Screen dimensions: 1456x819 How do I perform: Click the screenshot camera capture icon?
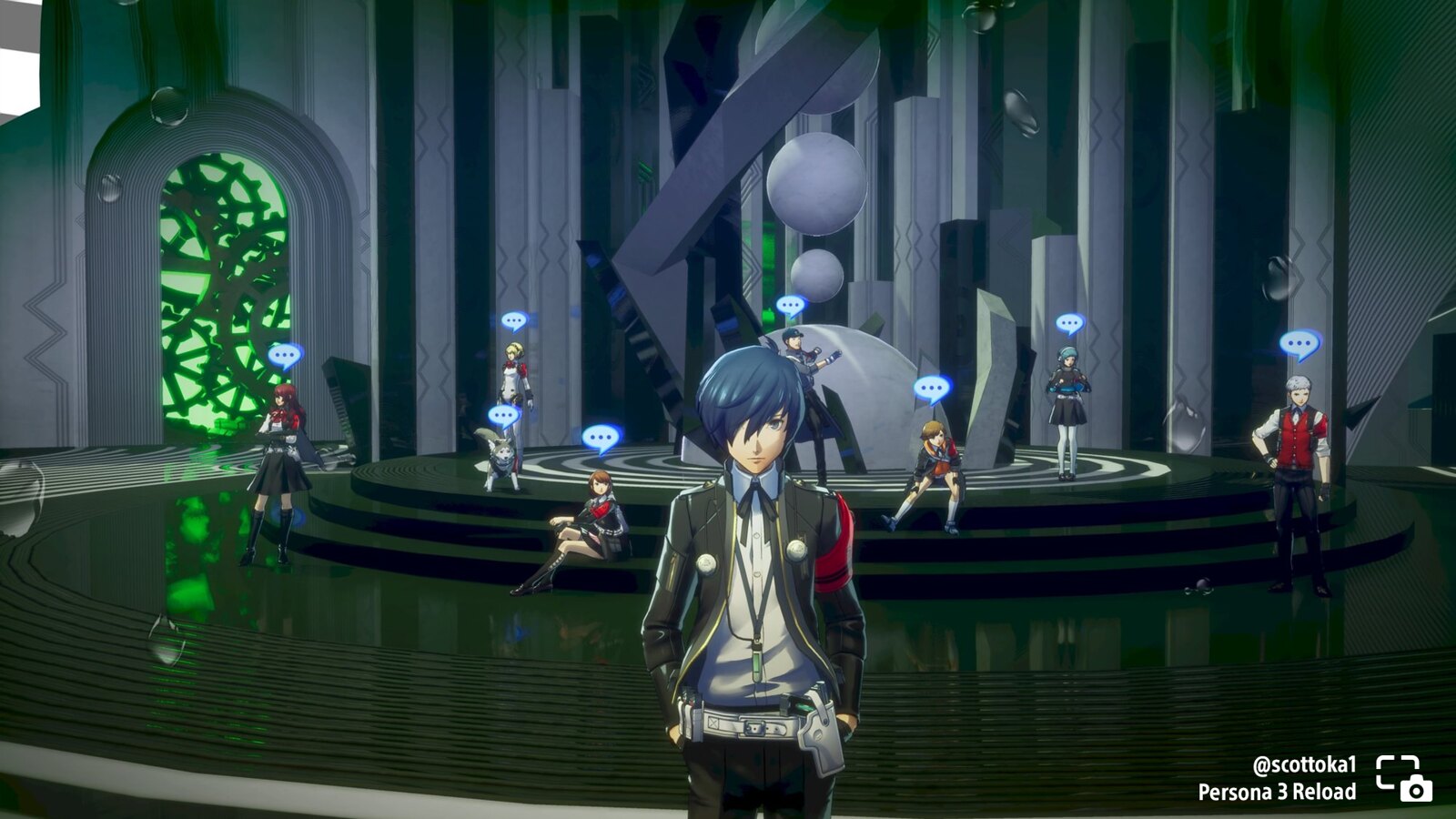pyautogui.click(x=1403, y=779)
